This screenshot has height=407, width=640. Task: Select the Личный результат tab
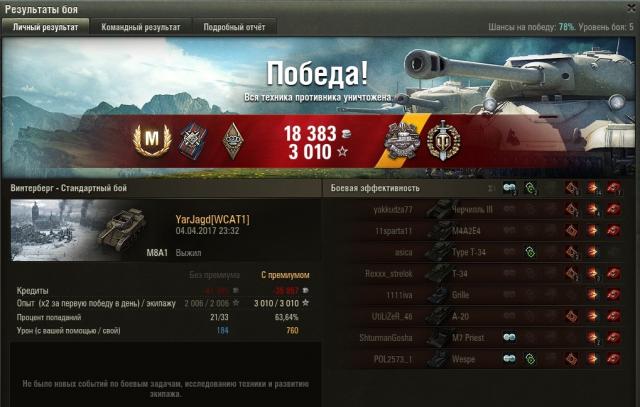click(45, 27)
